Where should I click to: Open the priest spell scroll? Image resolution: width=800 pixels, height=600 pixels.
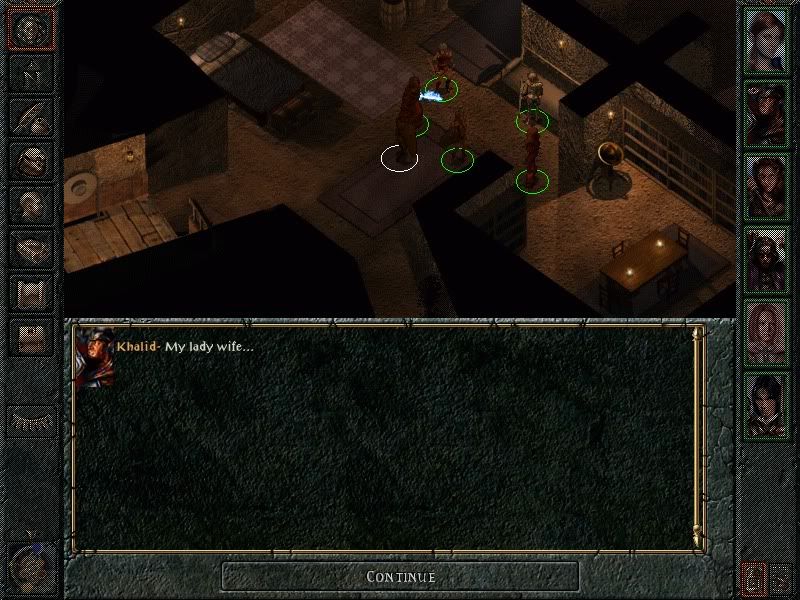click(x=32, y=291)
